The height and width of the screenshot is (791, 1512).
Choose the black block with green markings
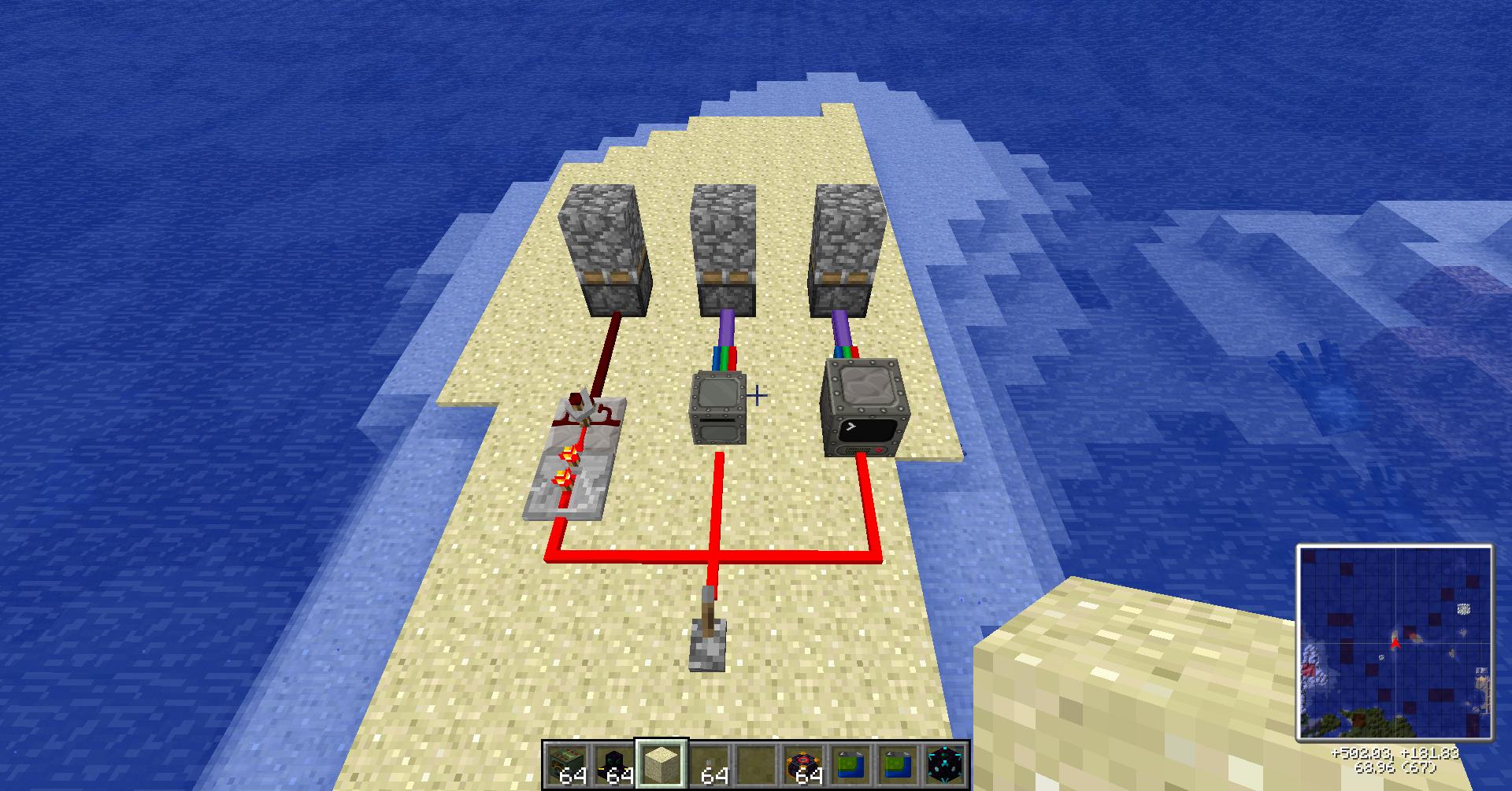615,764
